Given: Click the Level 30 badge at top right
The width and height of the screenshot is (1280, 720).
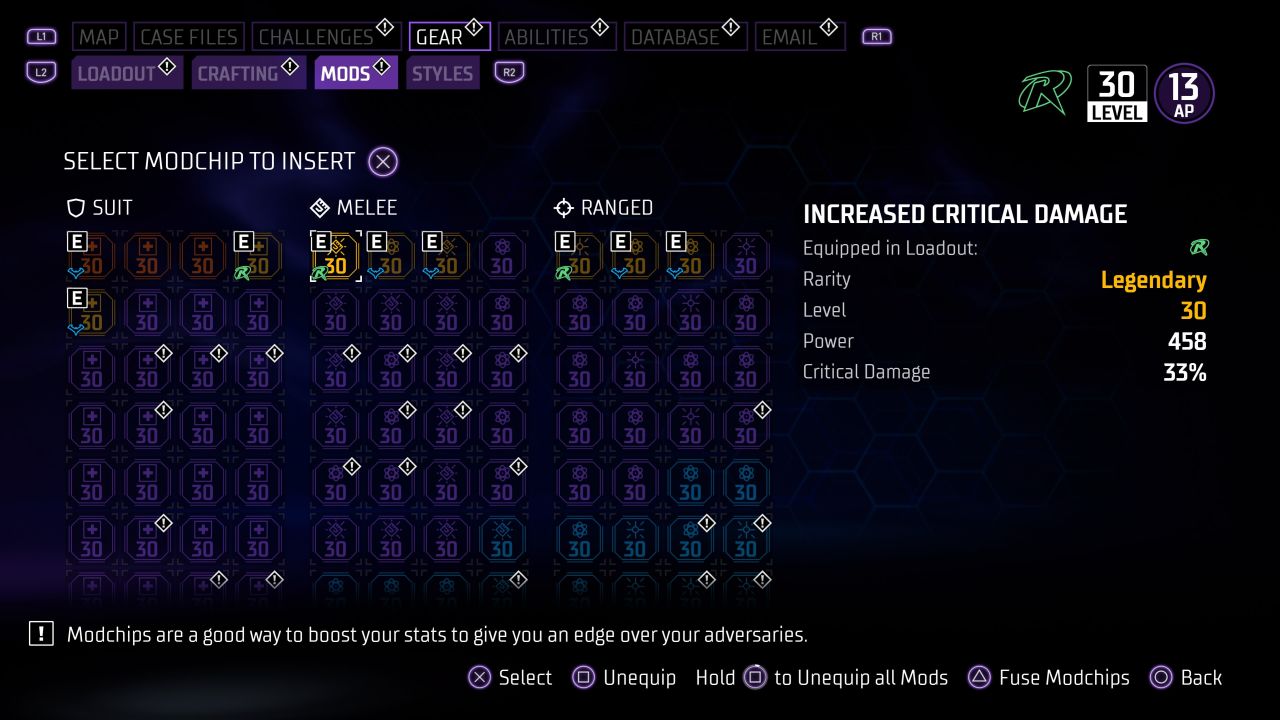Looking at the screenshot, I should point(1117,91).
